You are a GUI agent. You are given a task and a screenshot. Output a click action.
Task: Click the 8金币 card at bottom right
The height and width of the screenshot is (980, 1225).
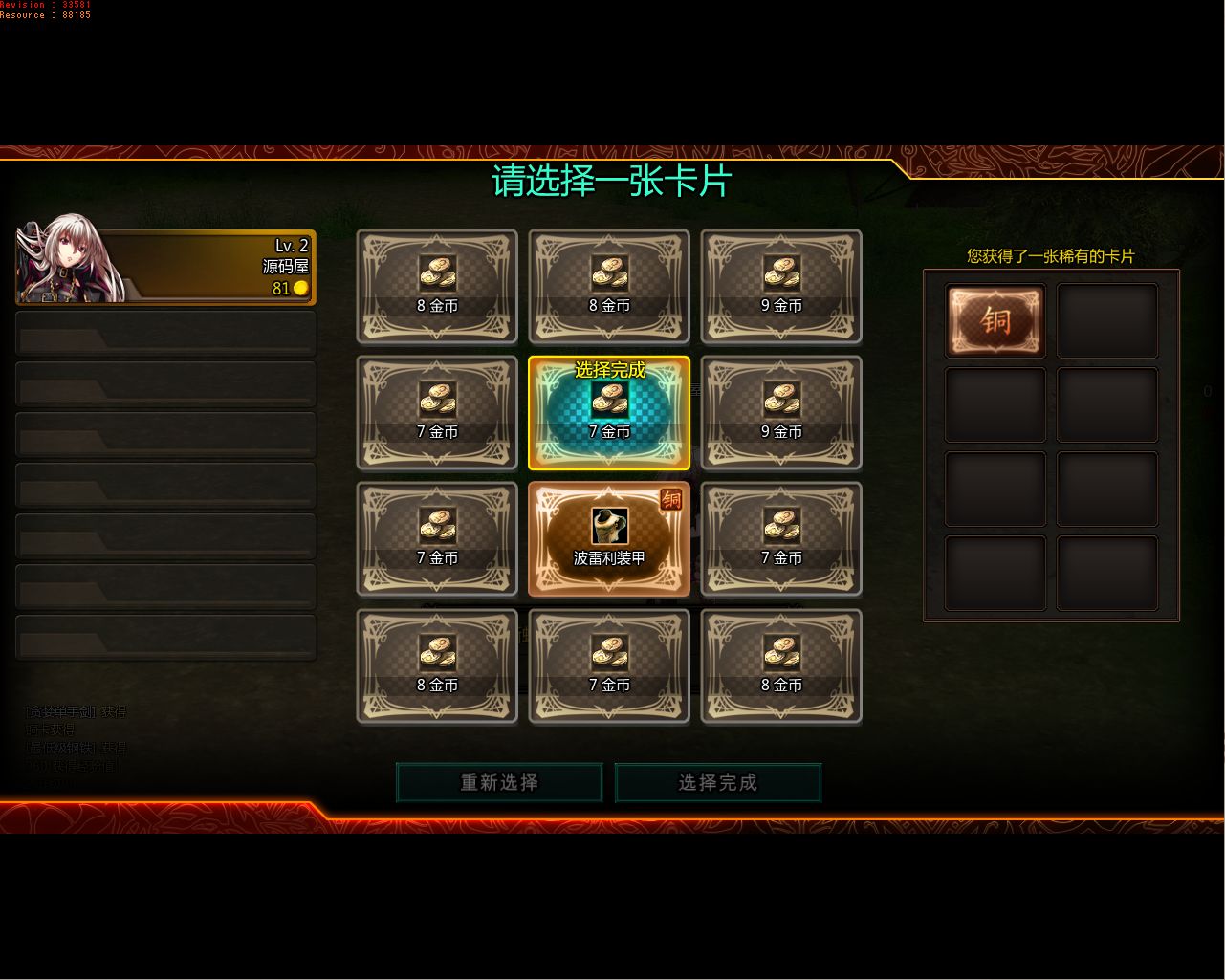point(780,665)
